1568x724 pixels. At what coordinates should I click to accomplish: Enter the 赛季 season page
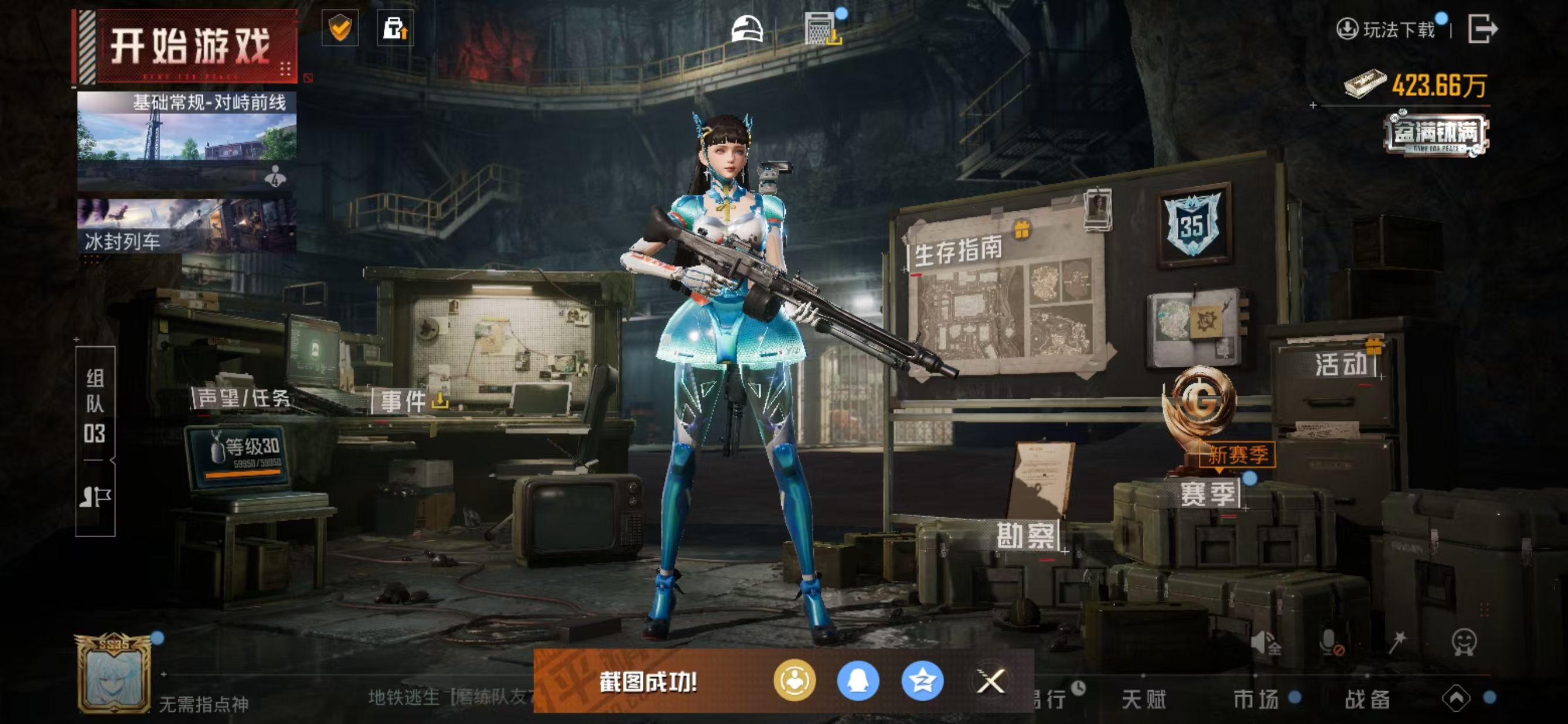[x=1208, y=493]
